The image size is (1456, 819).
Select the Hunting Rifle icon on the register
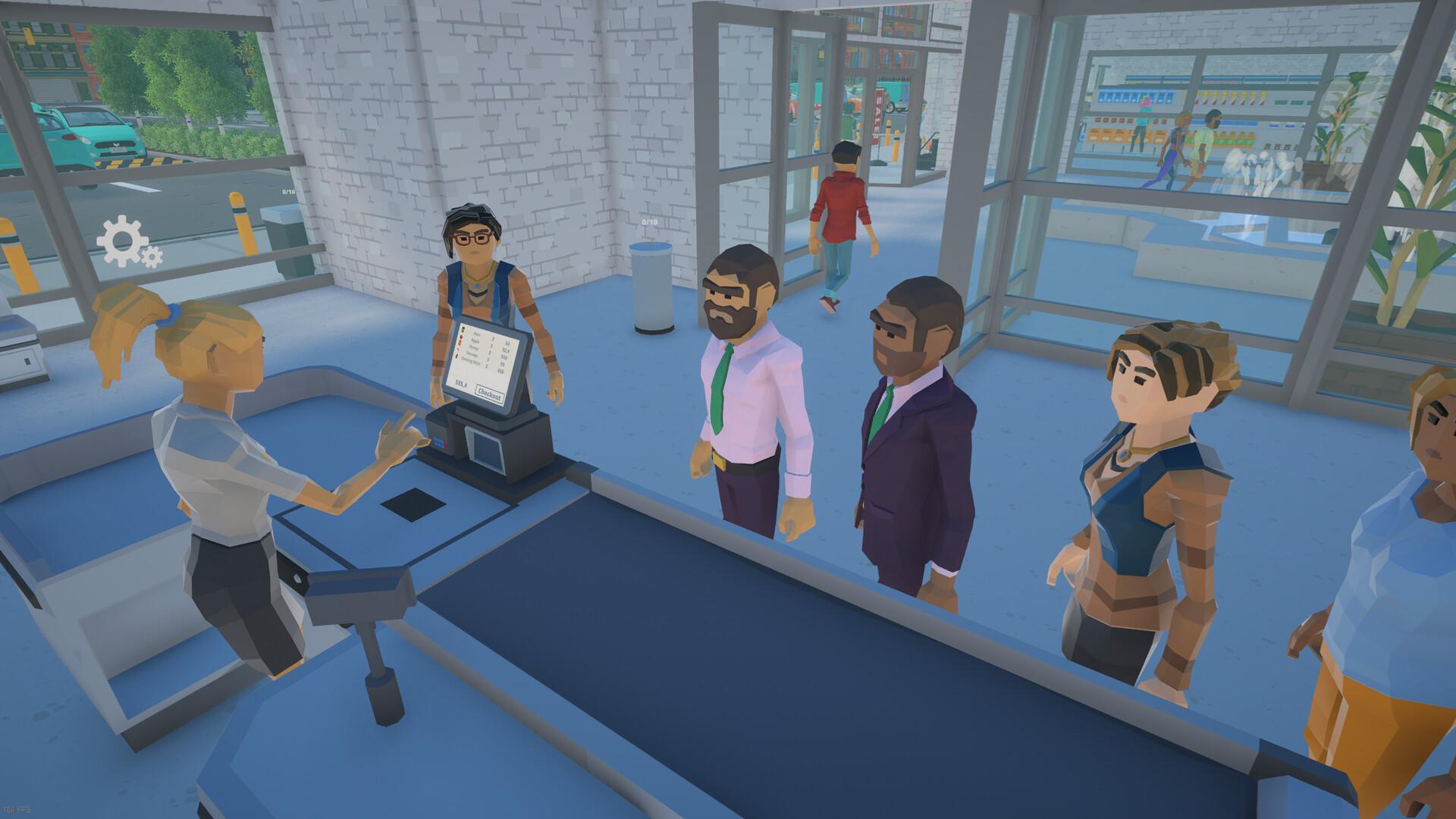[x=457, y=356]
